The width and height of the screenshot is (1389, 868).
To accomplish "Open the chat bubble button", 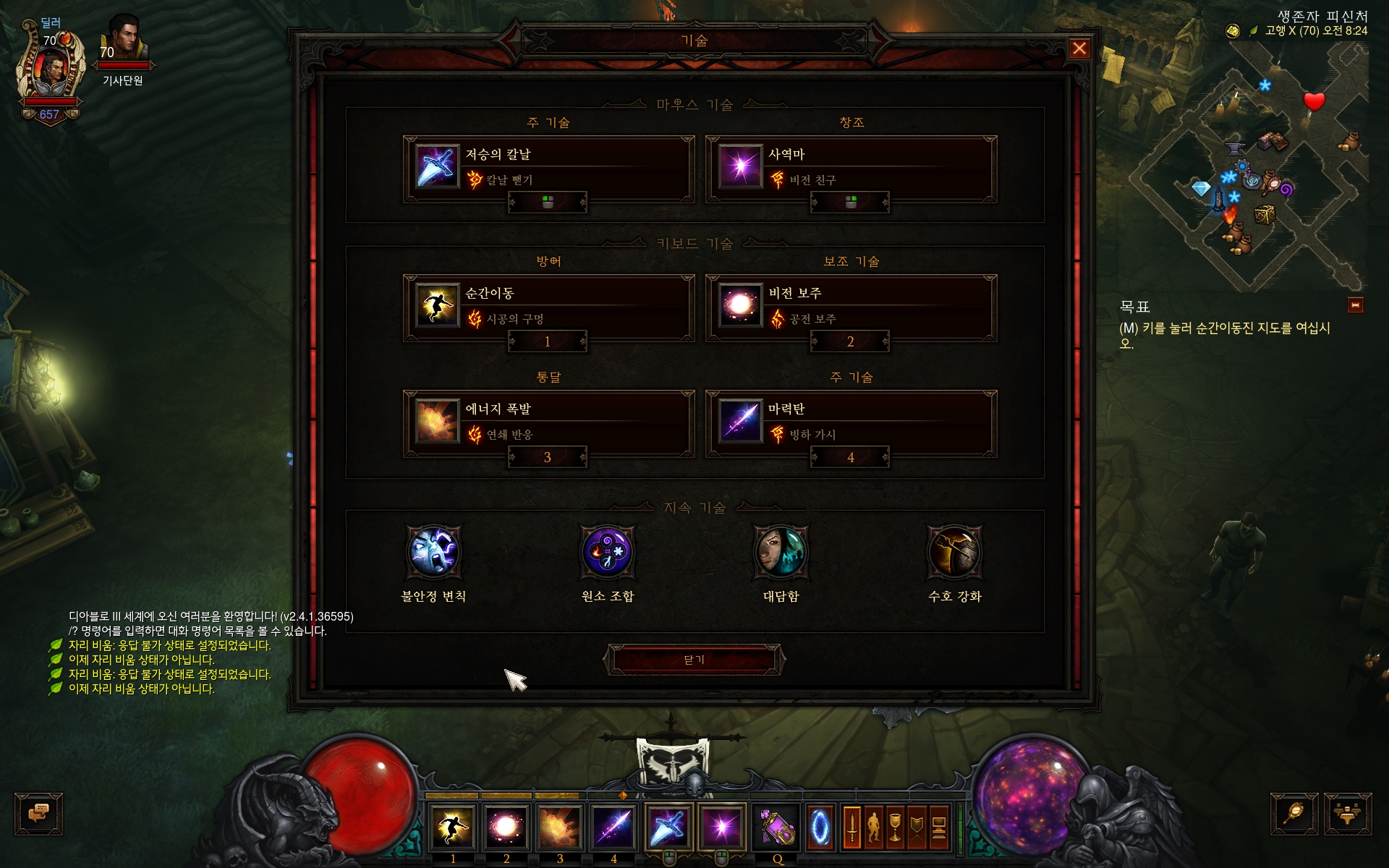I will coord(38,814).
